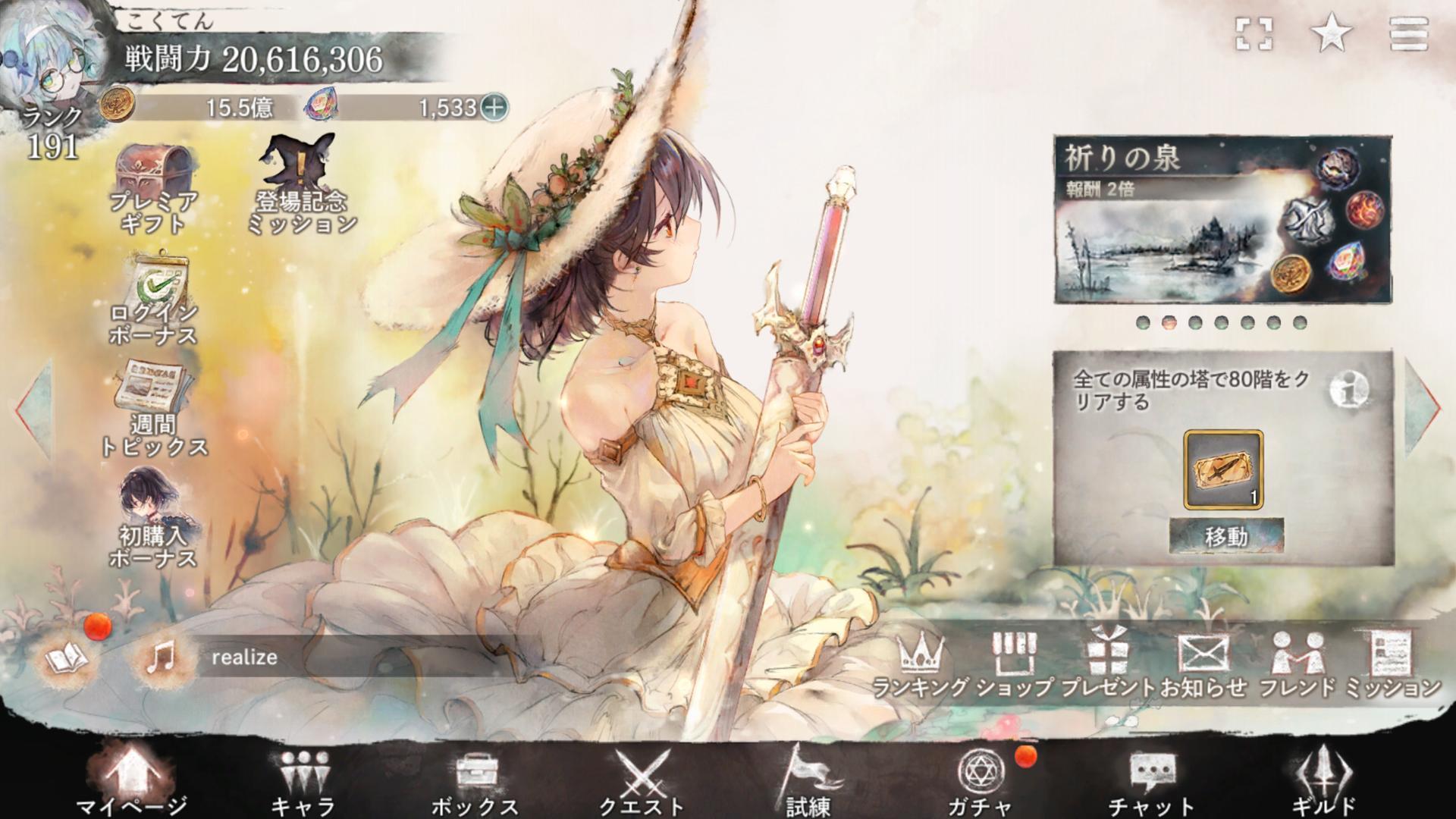
Task: Open the hamburger menu
Action: tap(1408, 34)
